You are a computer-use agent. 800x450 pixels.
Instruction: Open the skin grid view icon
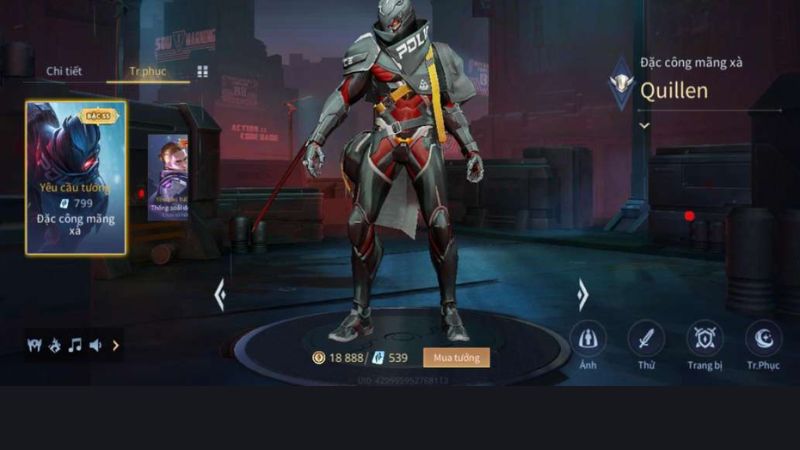pos(203,72)
